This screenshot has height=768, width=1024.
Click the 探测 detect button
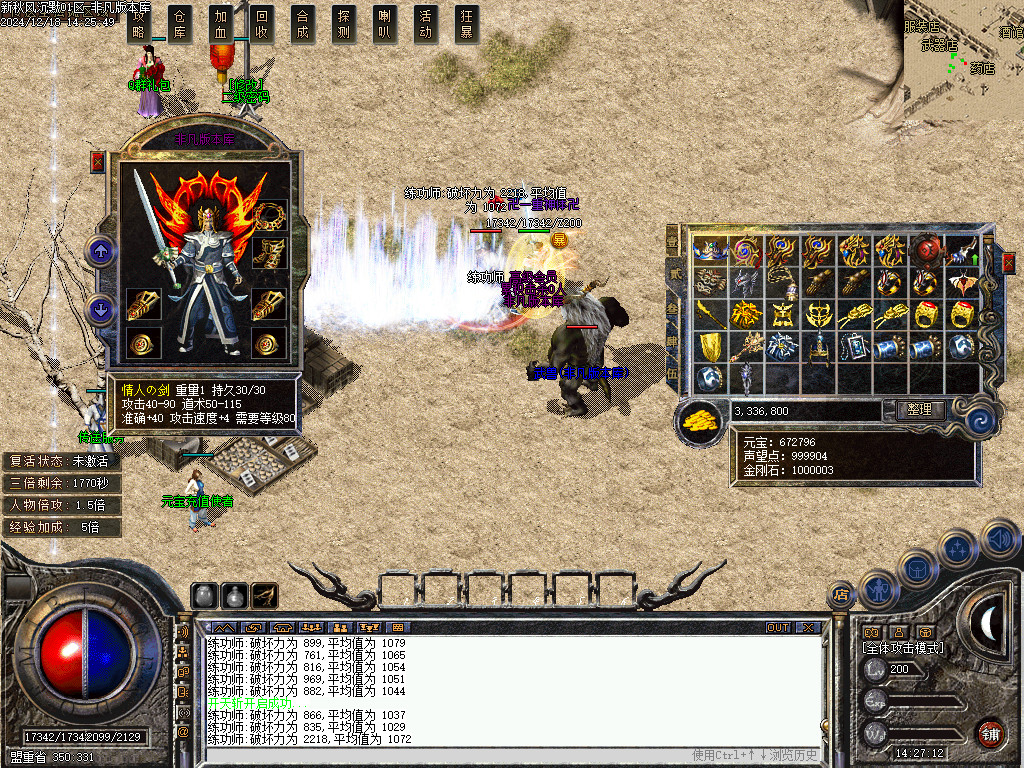point(343,24)
